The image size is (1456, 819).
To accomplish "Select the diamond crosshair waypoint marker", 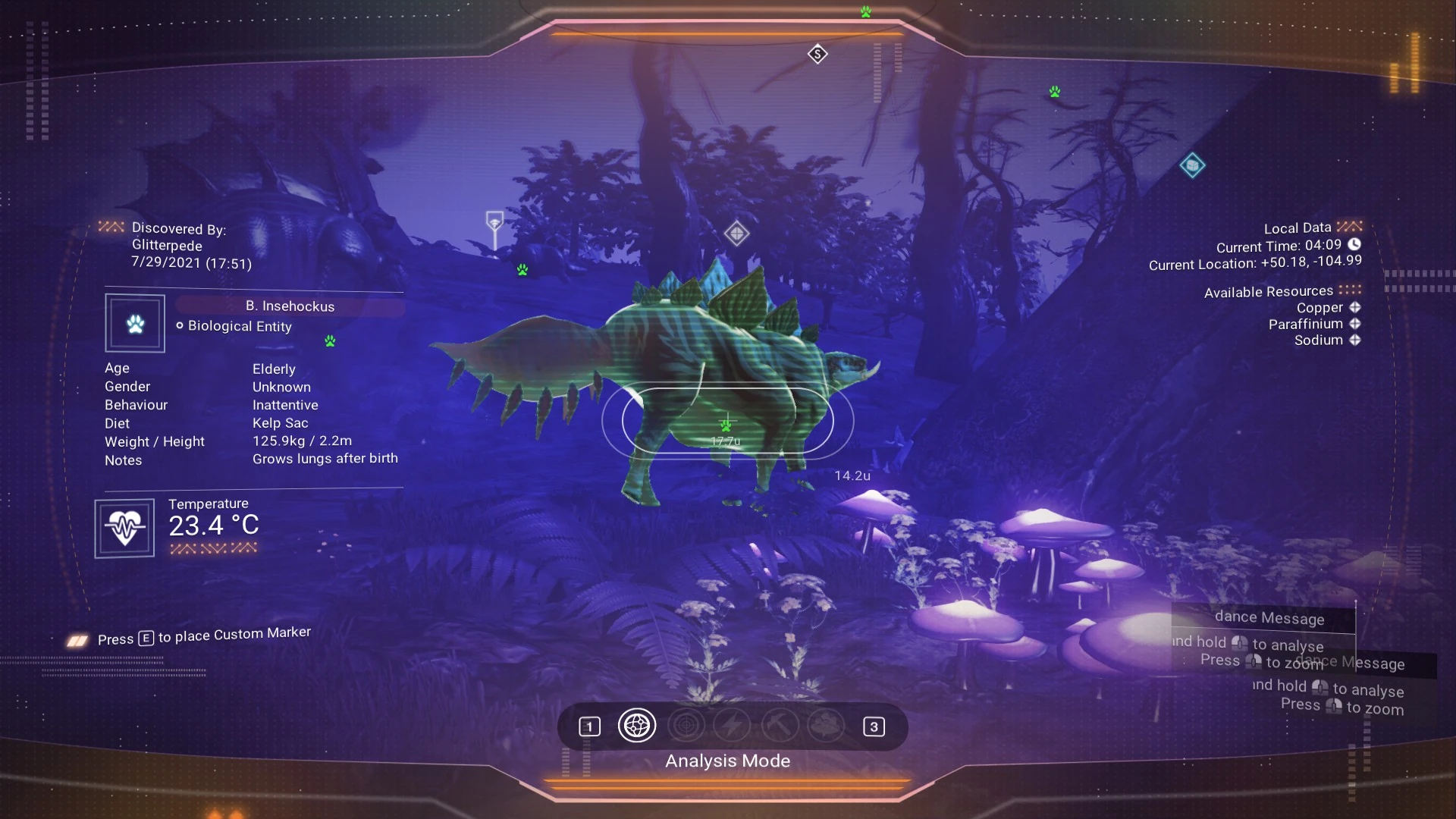I will (x=736, y=234).
